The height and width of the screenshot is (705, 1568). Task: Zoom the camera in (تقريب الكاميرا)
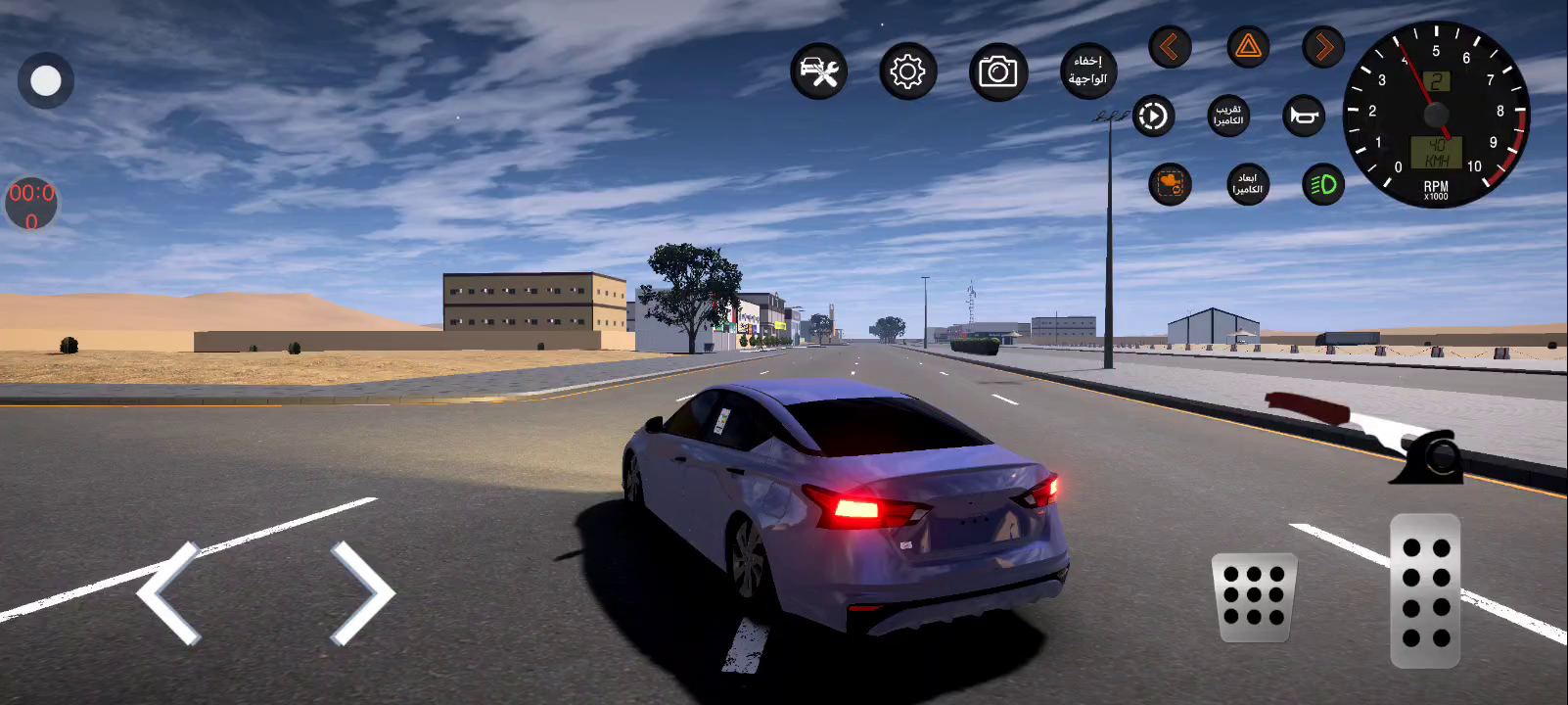[1228, 117]
